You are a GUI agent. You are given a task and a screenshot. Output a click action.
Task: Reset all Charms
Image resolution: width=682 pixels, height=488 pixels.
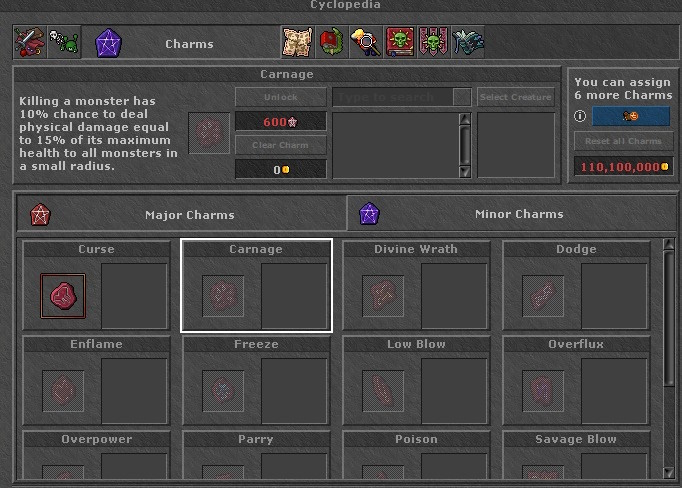pos(623,142)
